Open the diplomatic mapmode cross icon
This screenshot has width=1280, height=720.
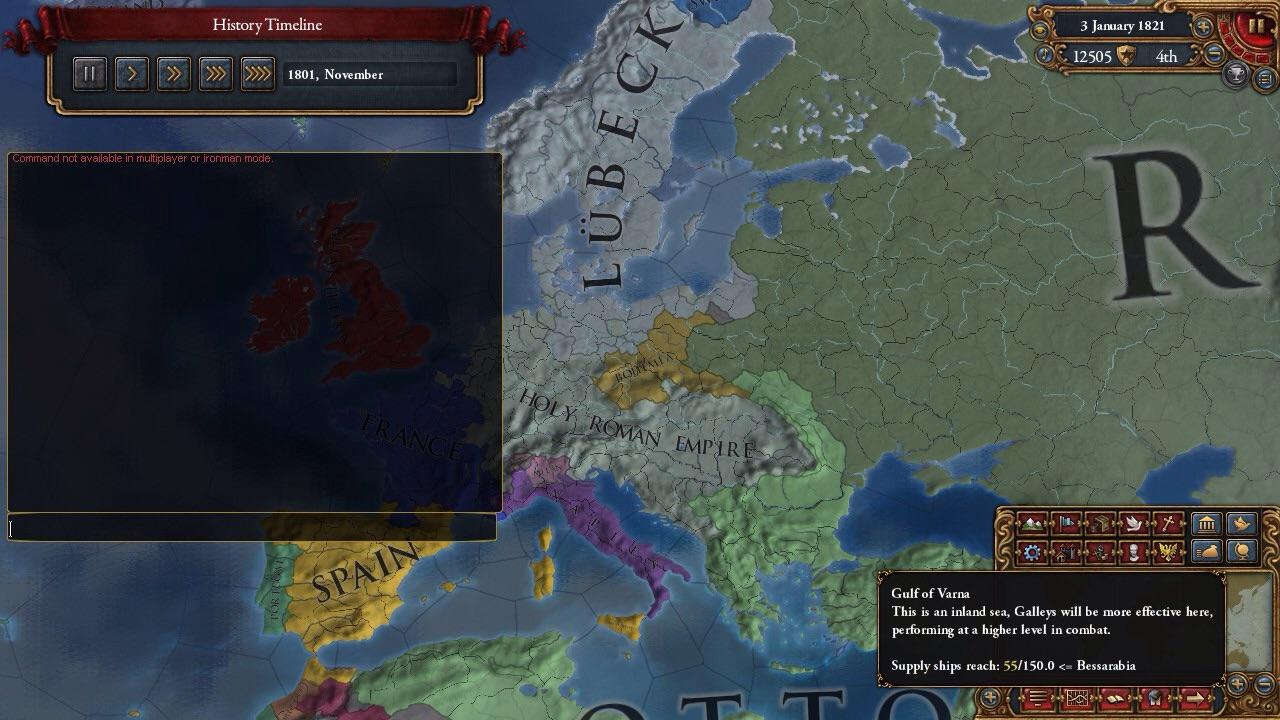[x=1169, y=523]
